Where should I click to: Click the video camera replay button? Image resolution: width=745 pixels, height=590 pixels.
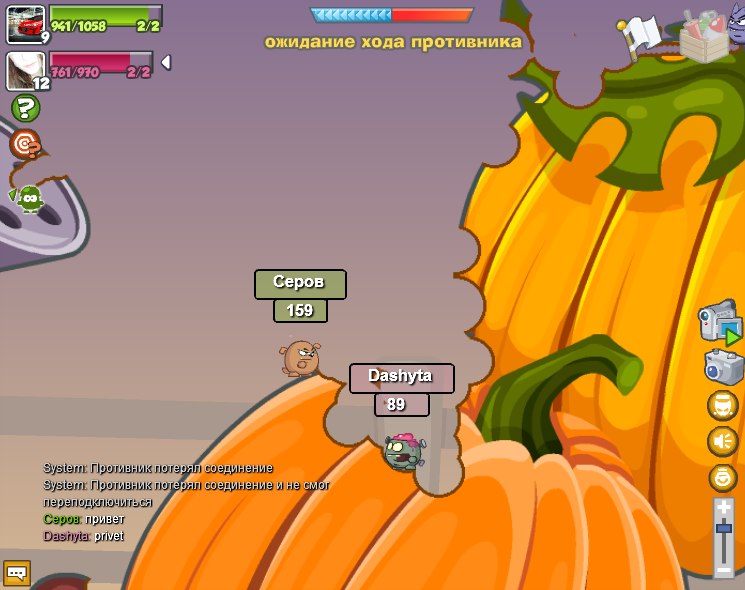720,323
